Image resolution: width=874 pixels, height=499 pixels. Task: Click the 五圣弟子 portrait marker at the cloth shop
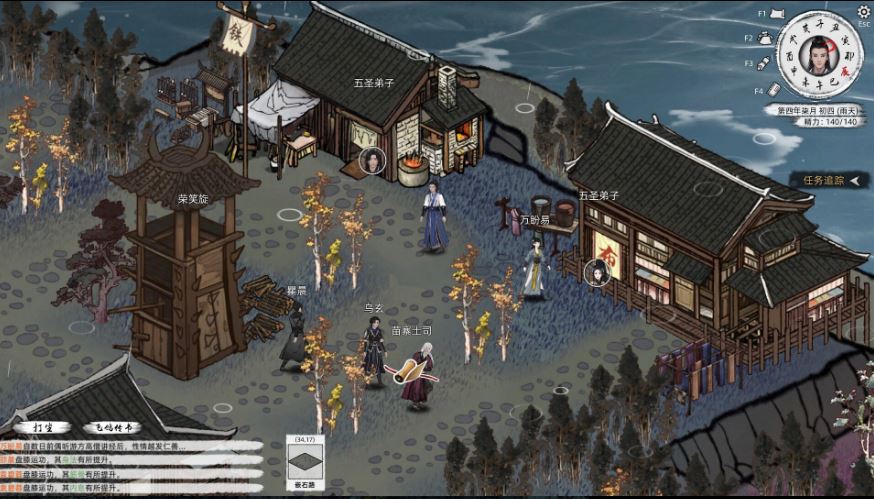[596, 271]
